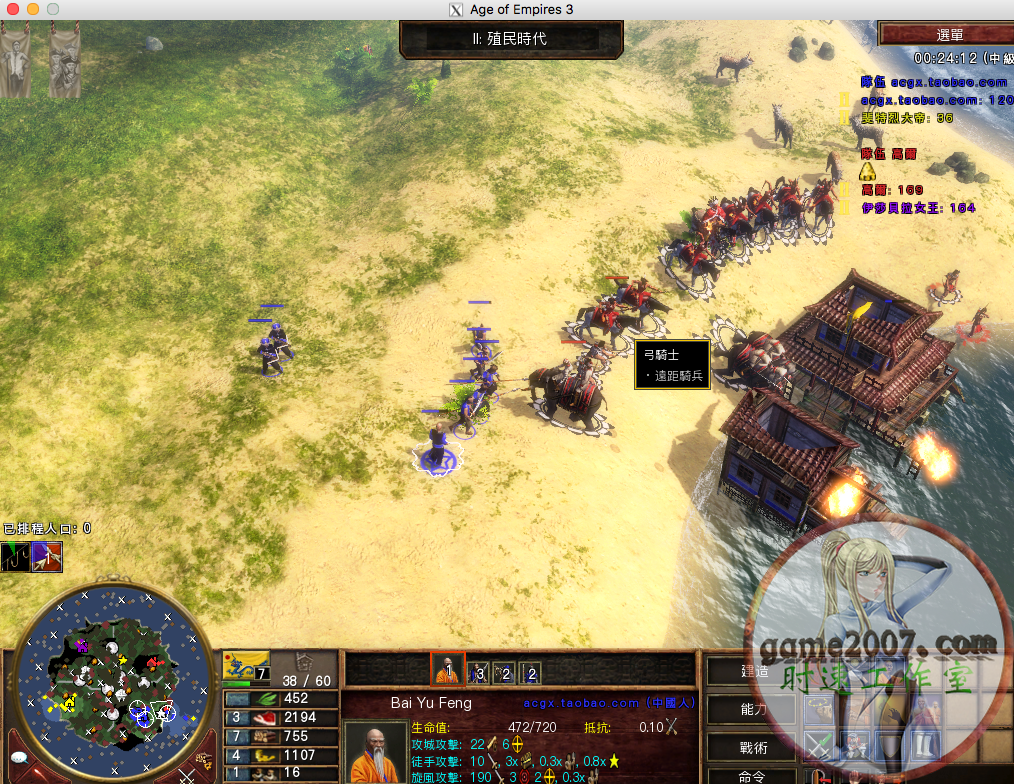The image size is (1014, 784).
Task: Close the window with the red button
Action: [x=13, y=9]
